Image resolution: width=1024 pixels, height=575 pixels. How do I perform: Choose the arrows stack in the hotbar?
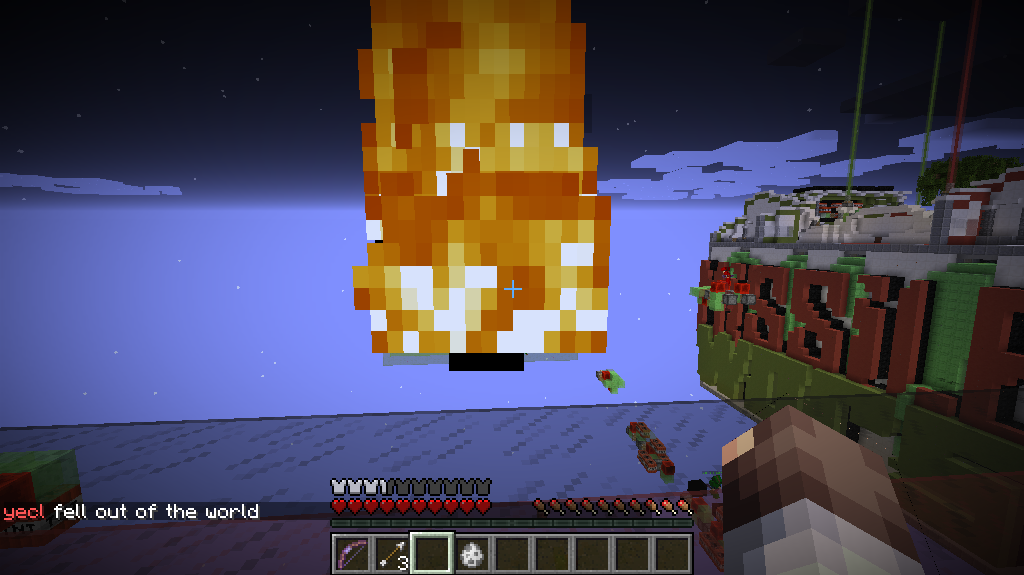coord(392,553)
